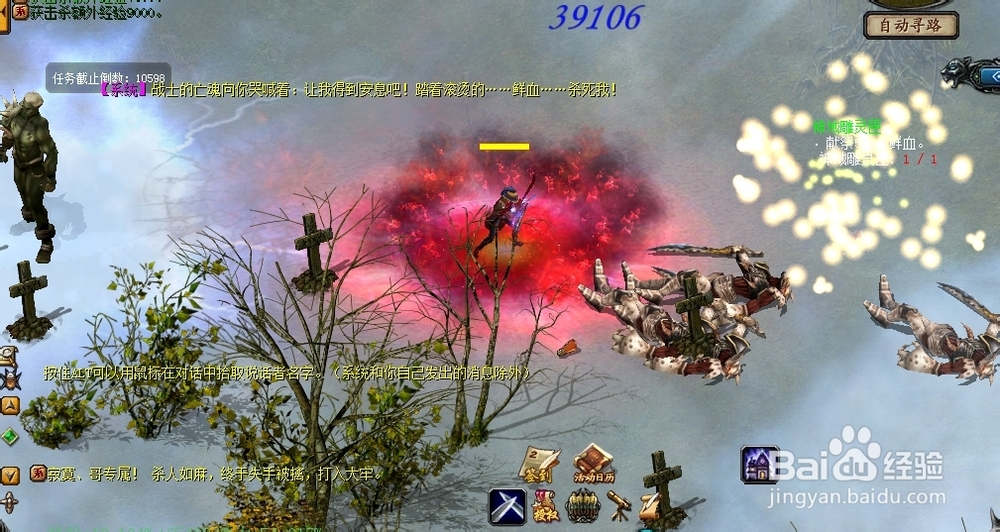
Task: Click the 系 system channel badge in chat
Action: point(37,473)
